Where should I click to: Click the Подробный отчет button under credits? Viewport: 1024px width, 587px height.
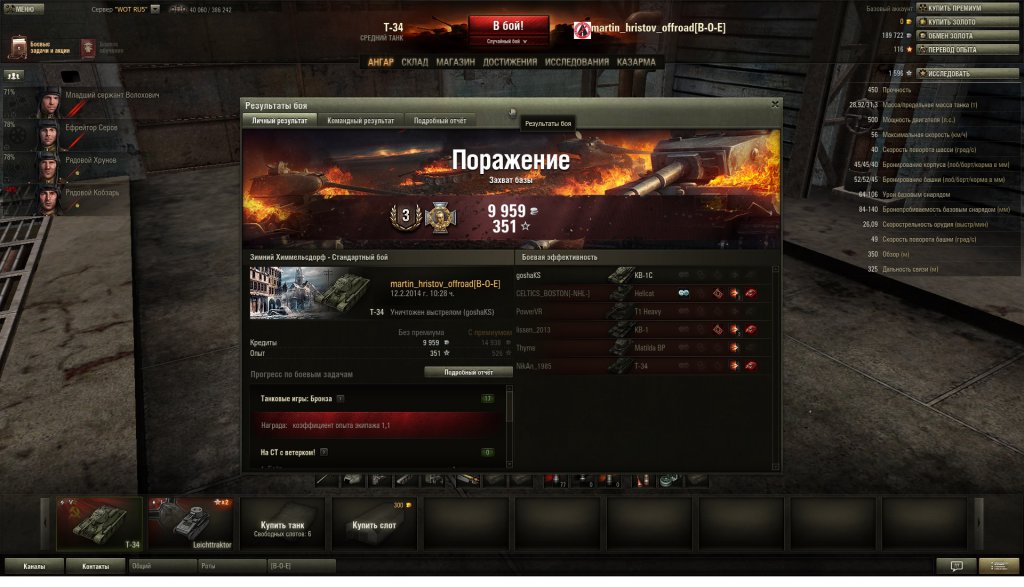(x=461, y=372)
